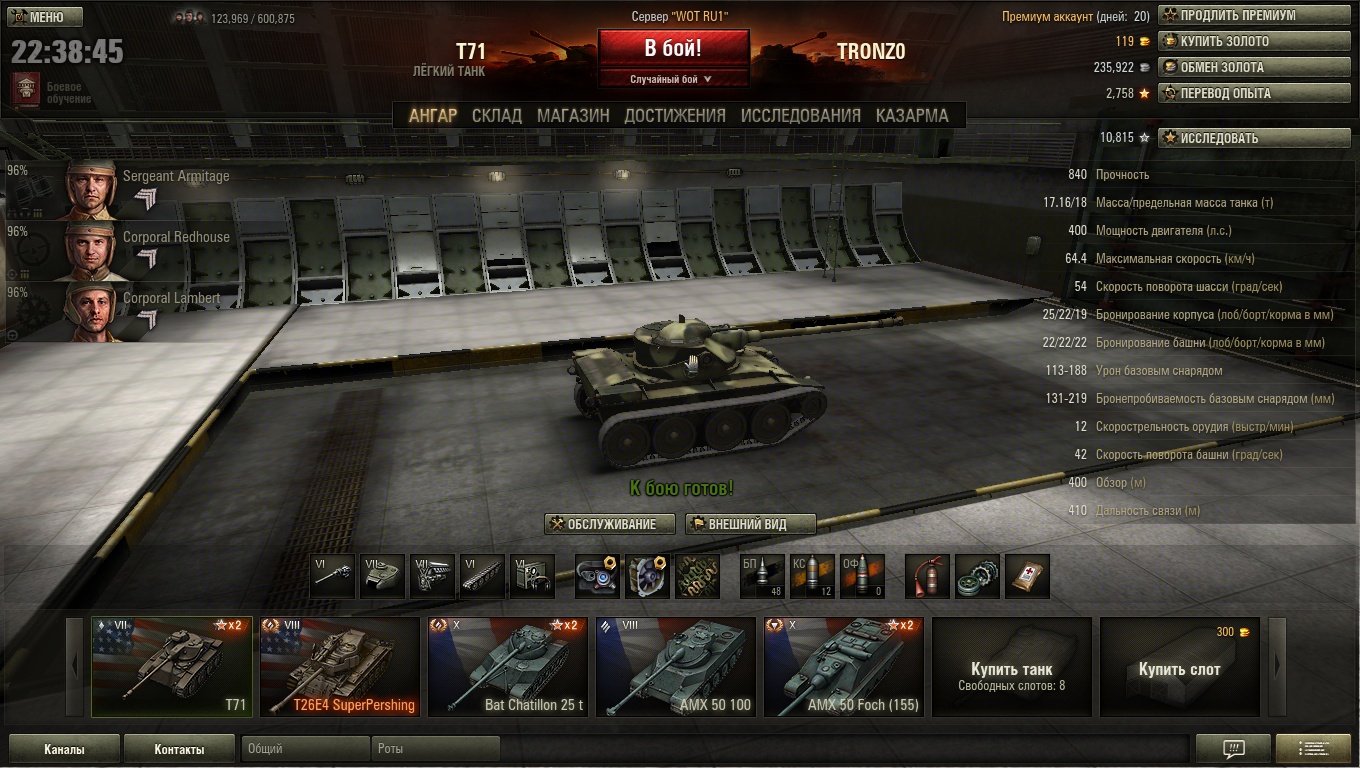Click Купить слот to buy slot
Viewport: 1360px width, 768px height.
coord(1179,667)
